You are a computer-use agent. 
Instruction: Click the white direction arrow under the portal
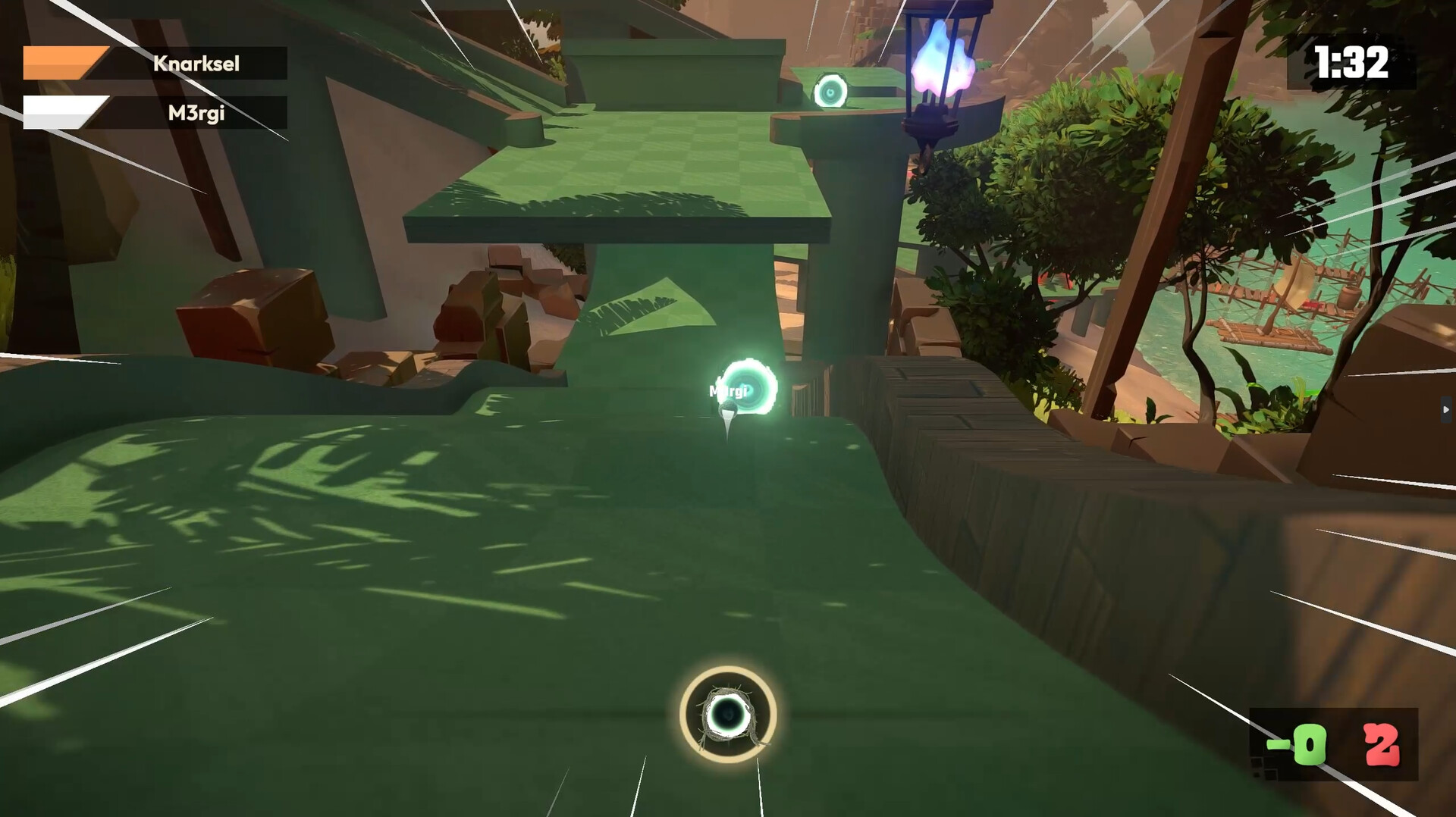coord(726,424)
